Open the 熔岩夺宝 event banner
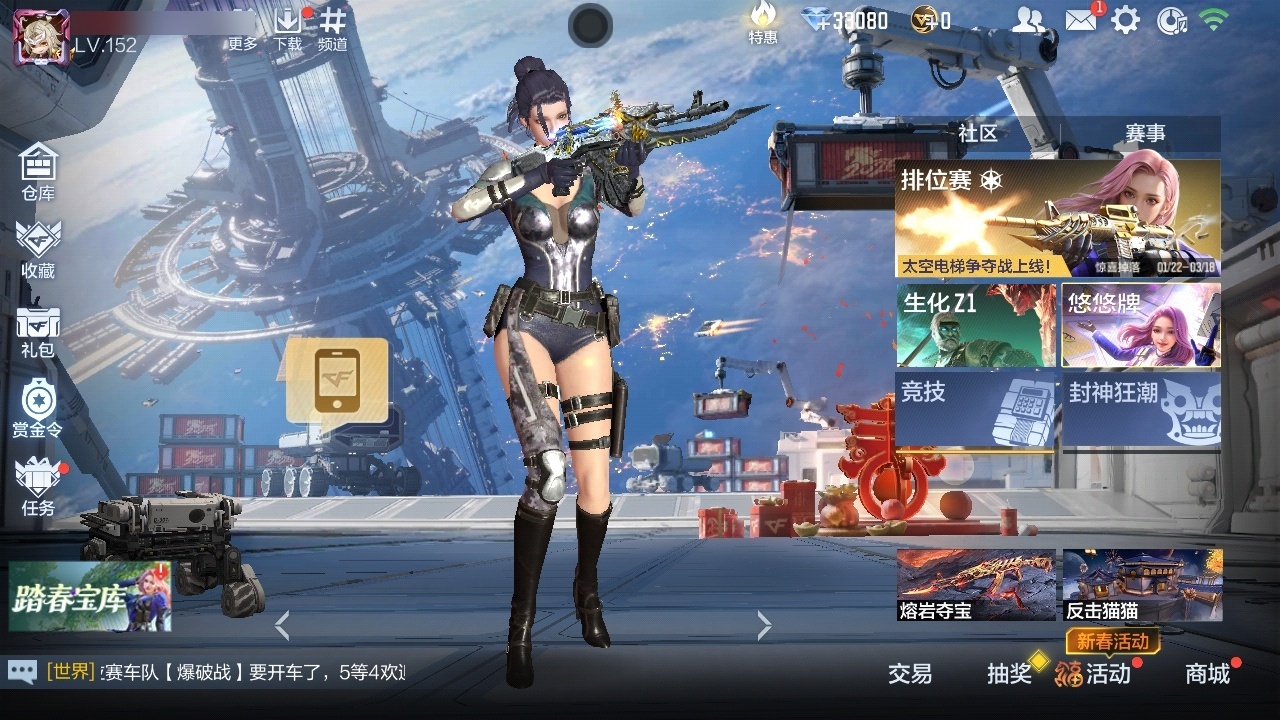The width and height of the screenshot is (1280, 720). point(975,585)
